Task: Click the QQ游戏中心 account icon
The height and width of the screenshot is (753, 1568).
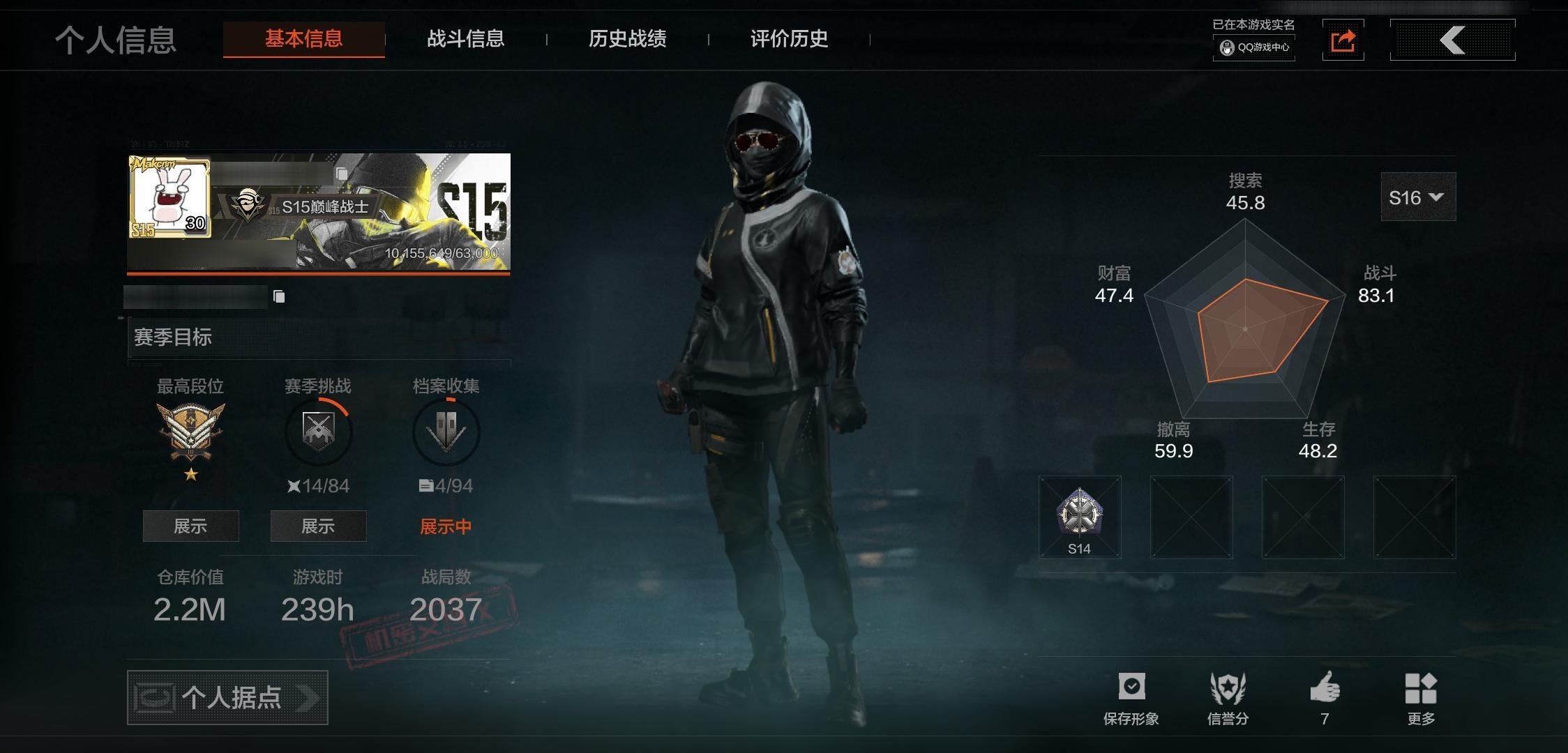Action: (x=1253, y=49)
